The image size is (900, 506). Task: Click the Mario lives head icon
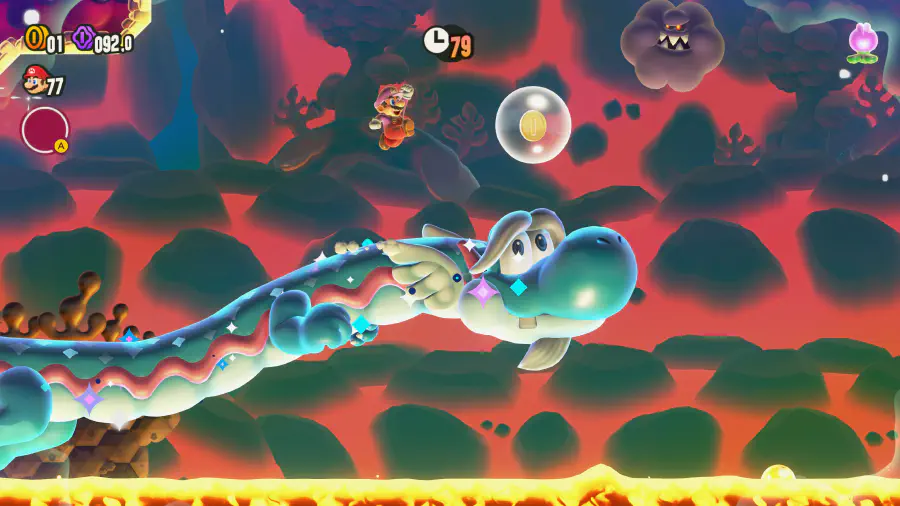coord(34,80)
